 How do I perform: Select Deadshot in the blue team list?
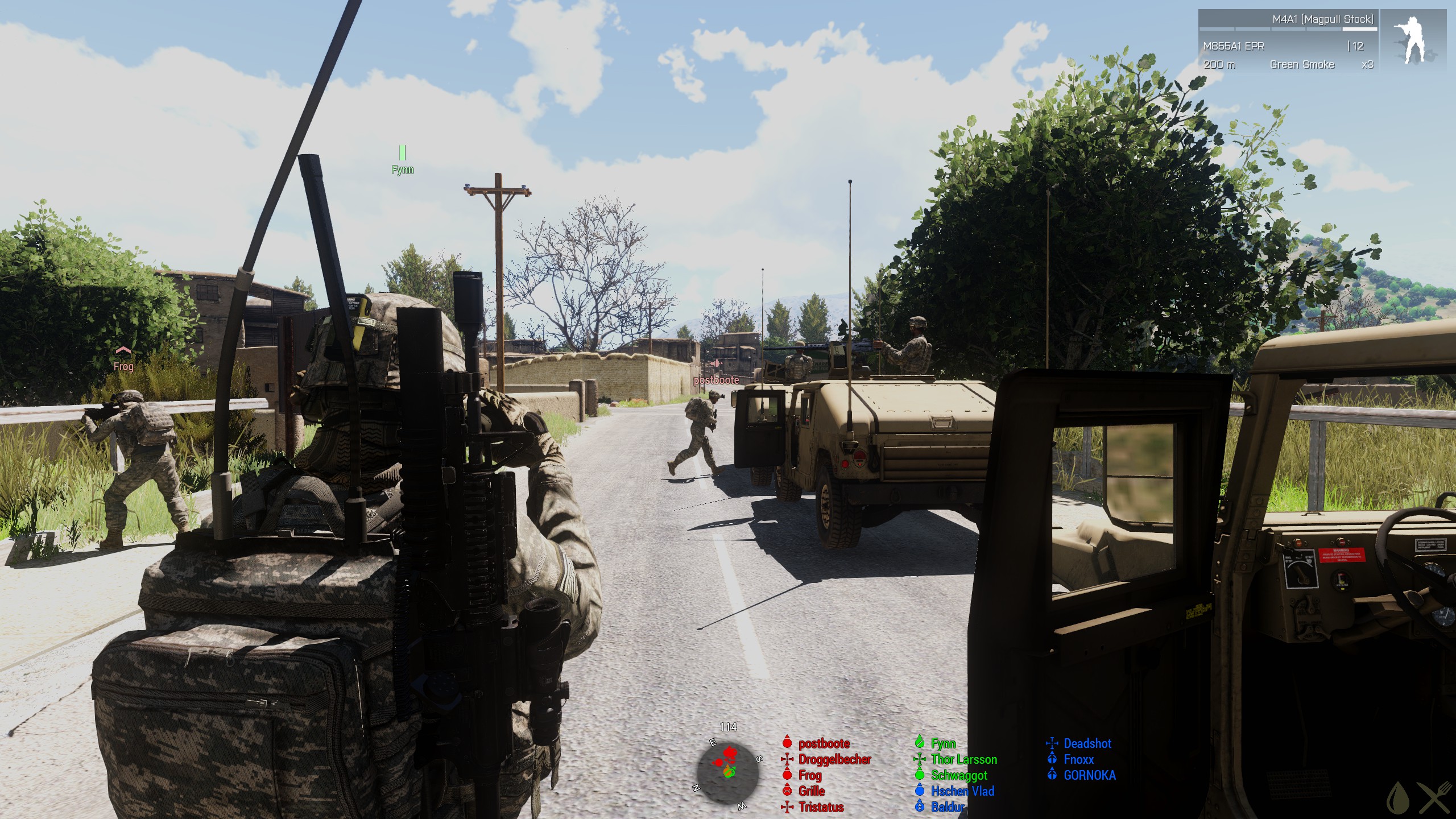[x=1087, y=743]
